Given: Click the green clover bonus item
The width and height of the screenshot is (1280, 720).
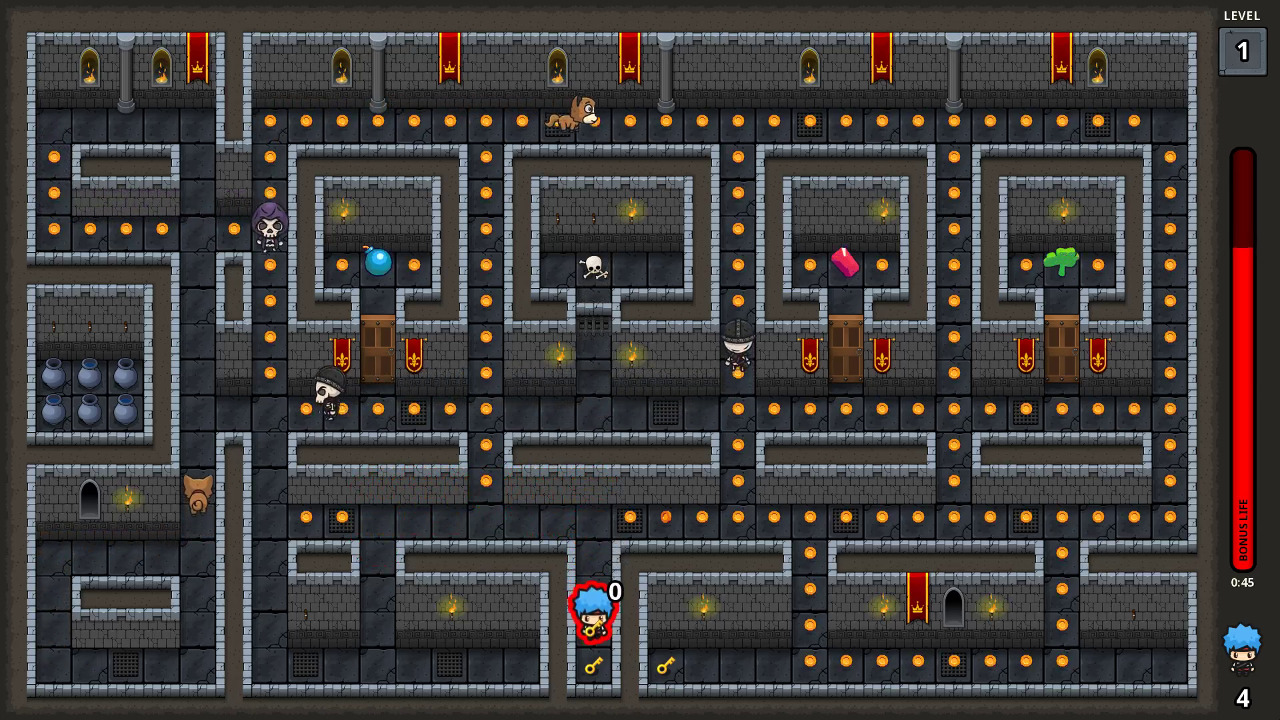Looking at the screenshot, I should (x=1061, y=260).
